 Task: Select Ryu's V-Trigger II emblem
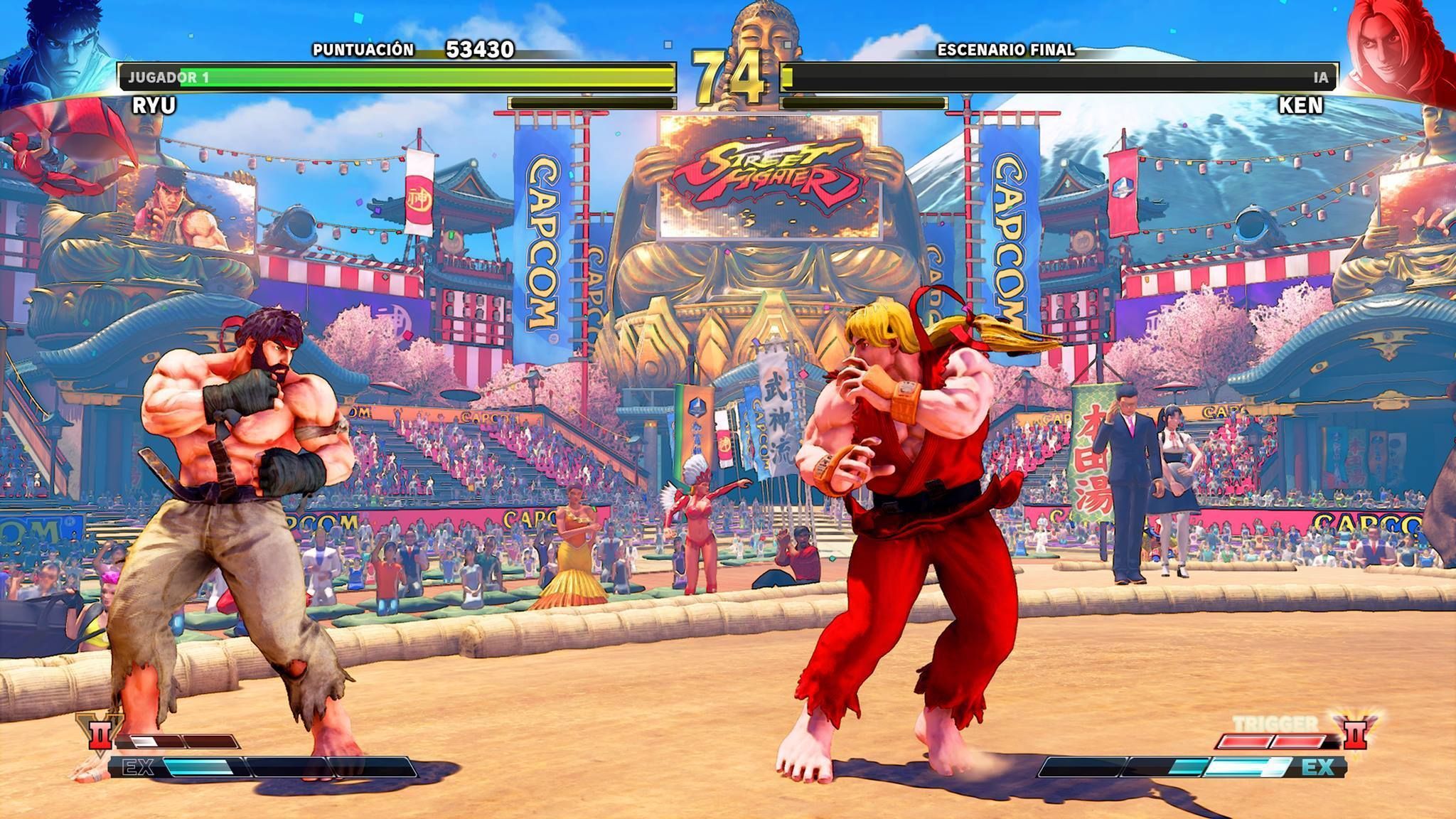(98, 732)
